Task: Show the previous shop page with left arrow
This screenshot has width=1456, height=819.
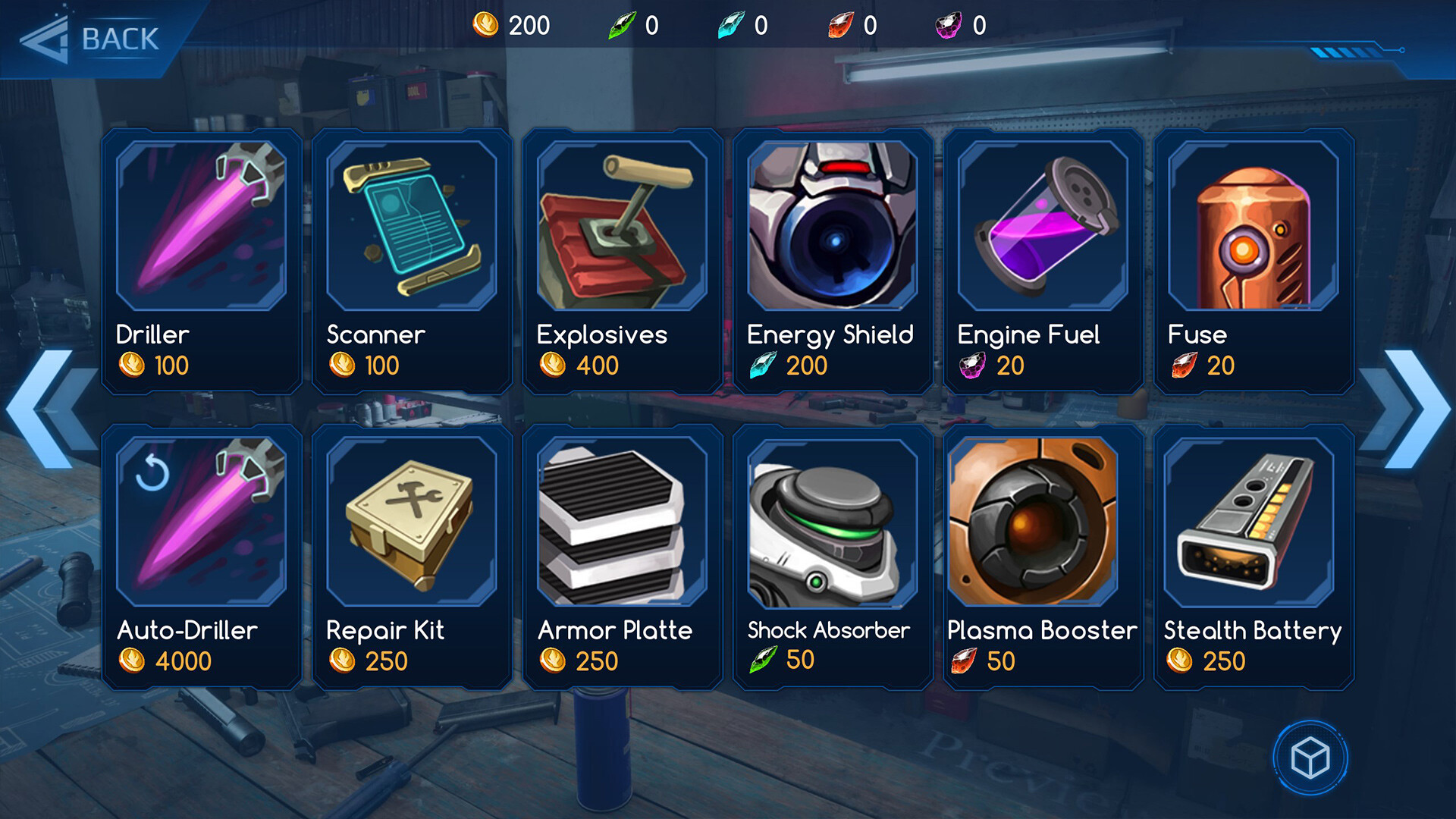Action: [x=47, y=409]
